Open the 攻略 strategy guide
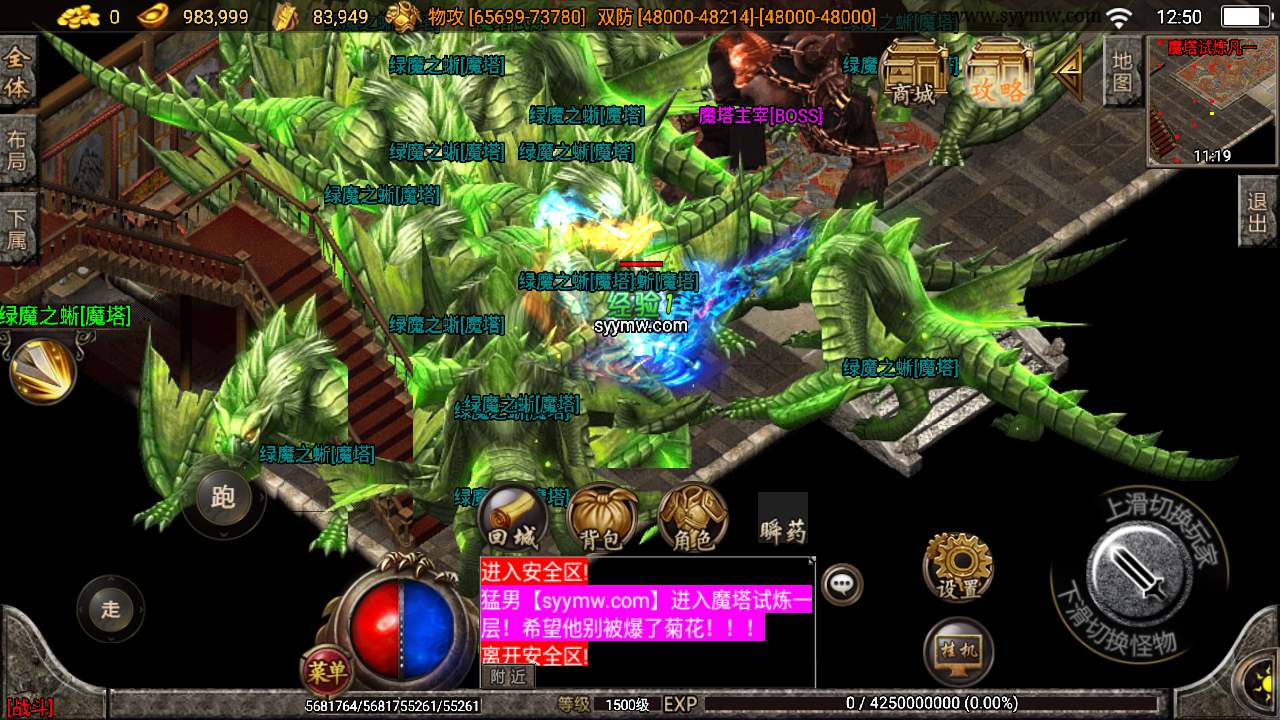The width and height of the screenshot is (1280, 720). pyautogui.click(x=999, y=72)
